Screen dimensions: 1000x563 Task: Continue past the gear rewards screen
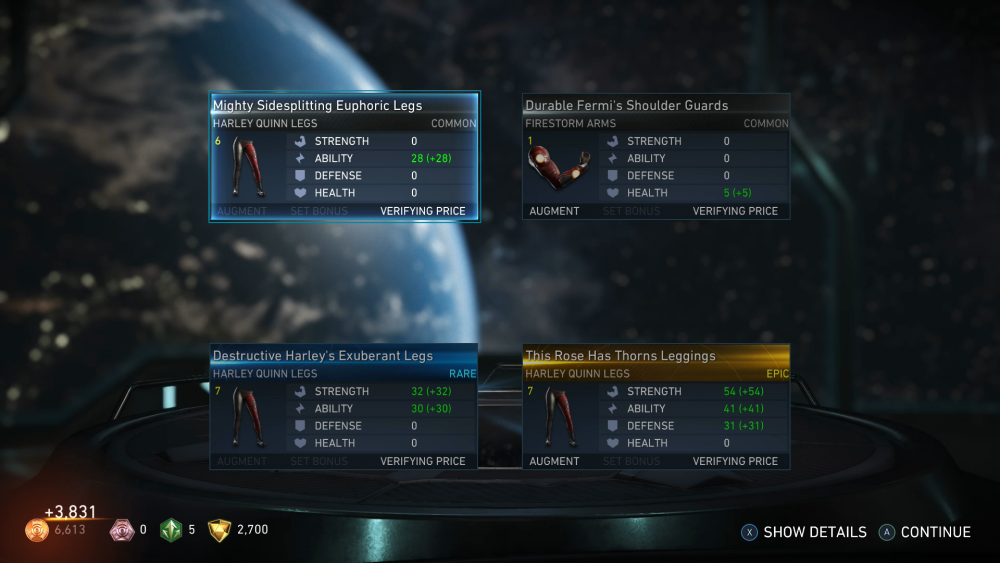(925, 532)
